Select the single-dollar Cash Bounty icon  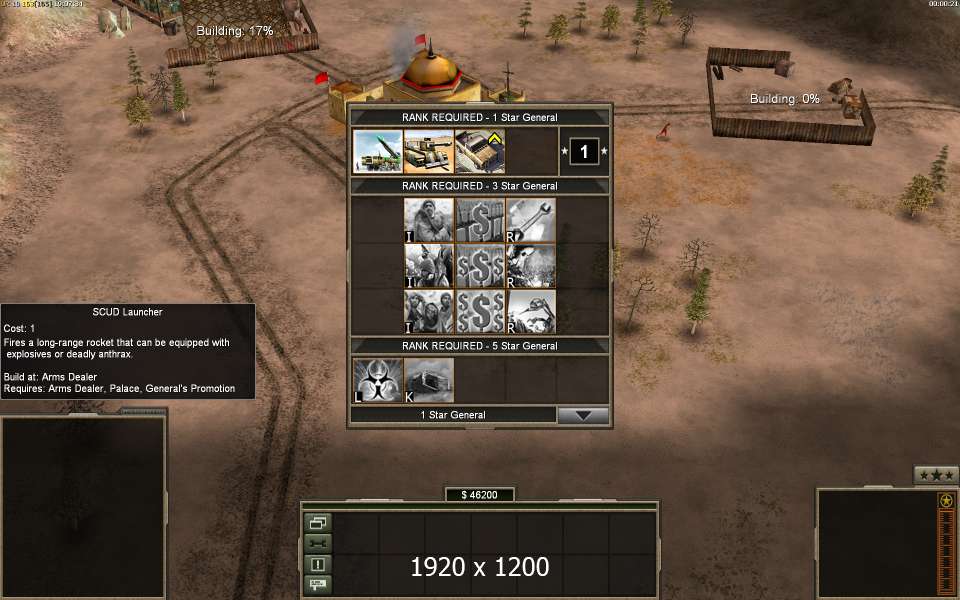coord(480,220)
